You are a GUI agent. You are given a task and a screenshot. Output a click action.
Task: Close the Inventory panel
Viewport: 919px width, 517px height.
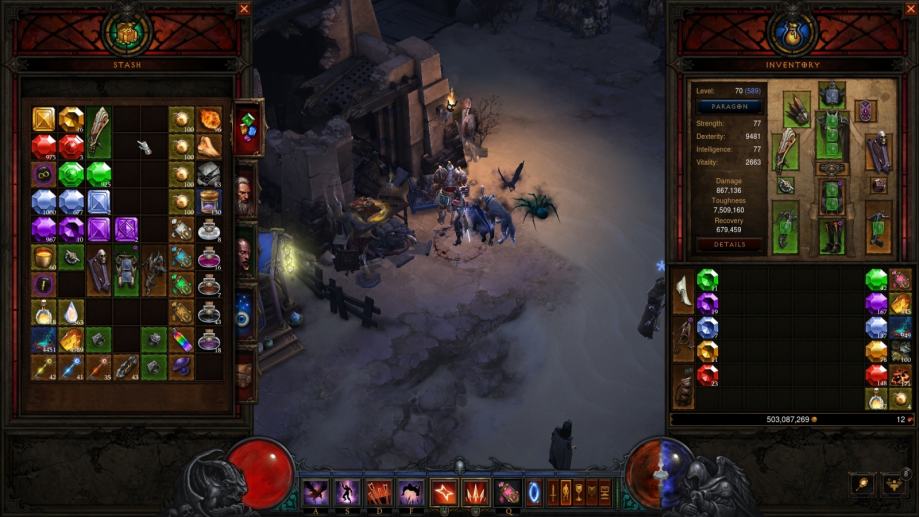click(673, 9)
